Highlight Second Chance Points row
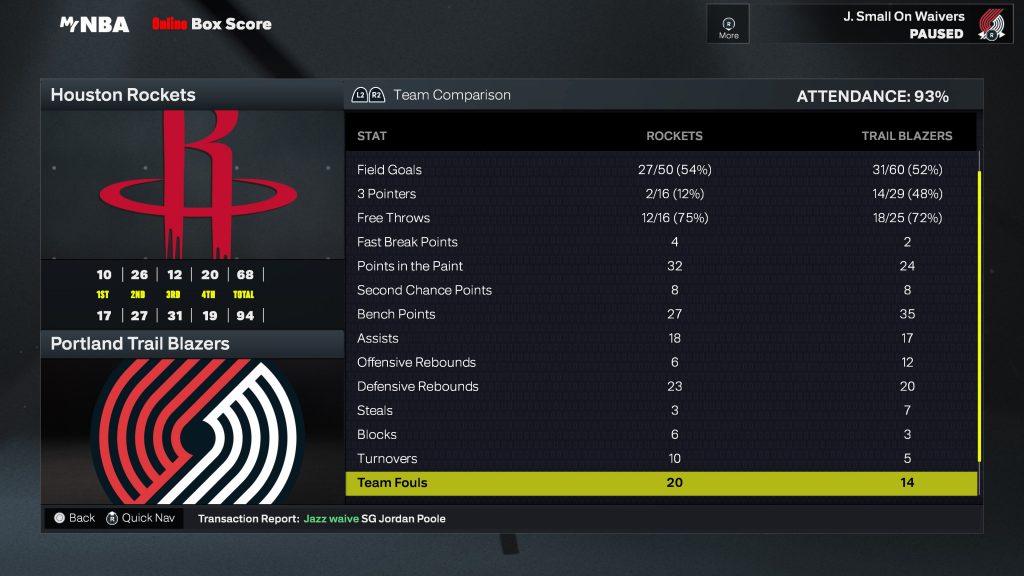The width and height of the screenshot is (1024, 576). coord(660,290)
